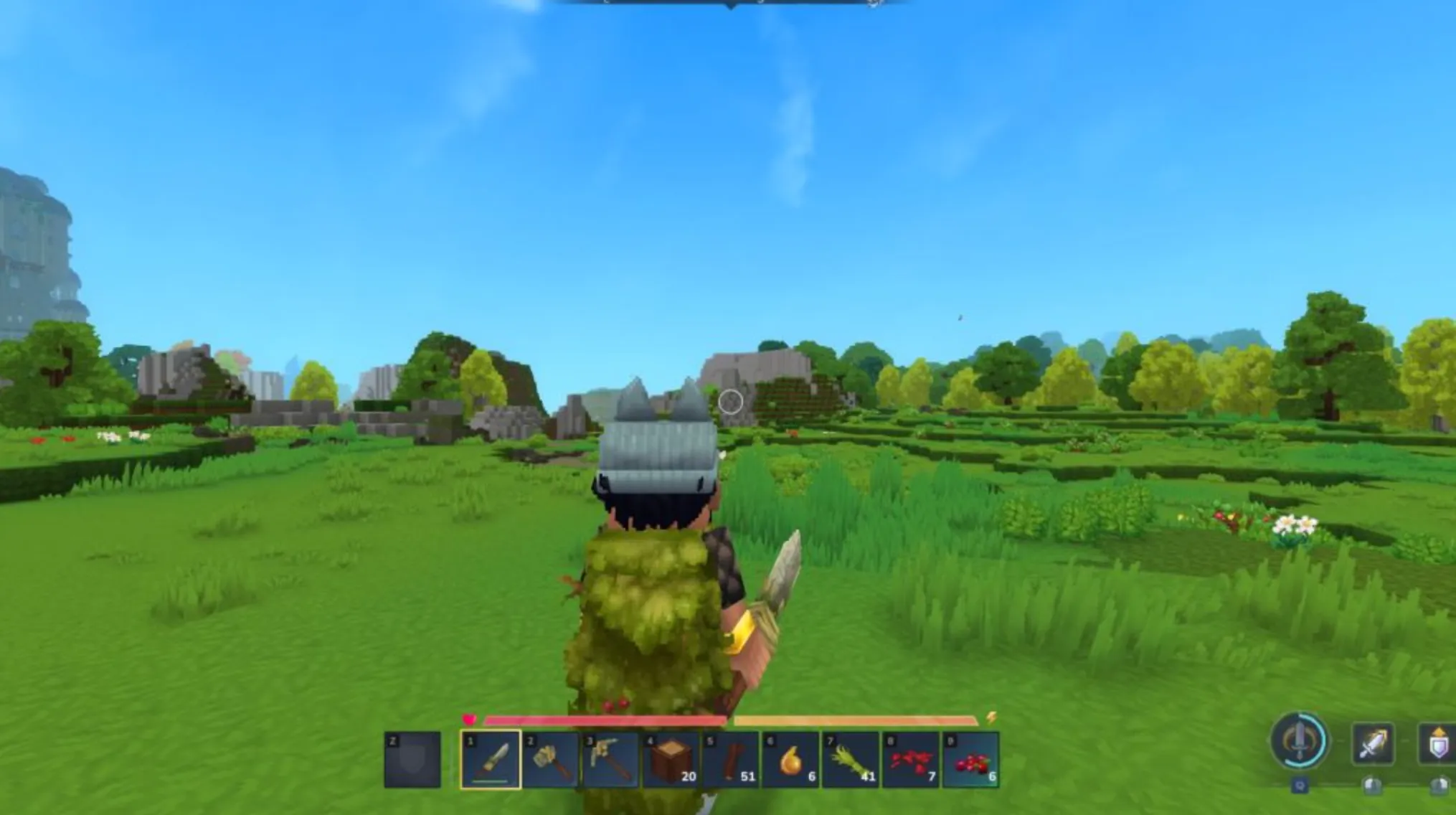Click the Q keybind badge under the ability
1456x815 pixels.
1300,786
